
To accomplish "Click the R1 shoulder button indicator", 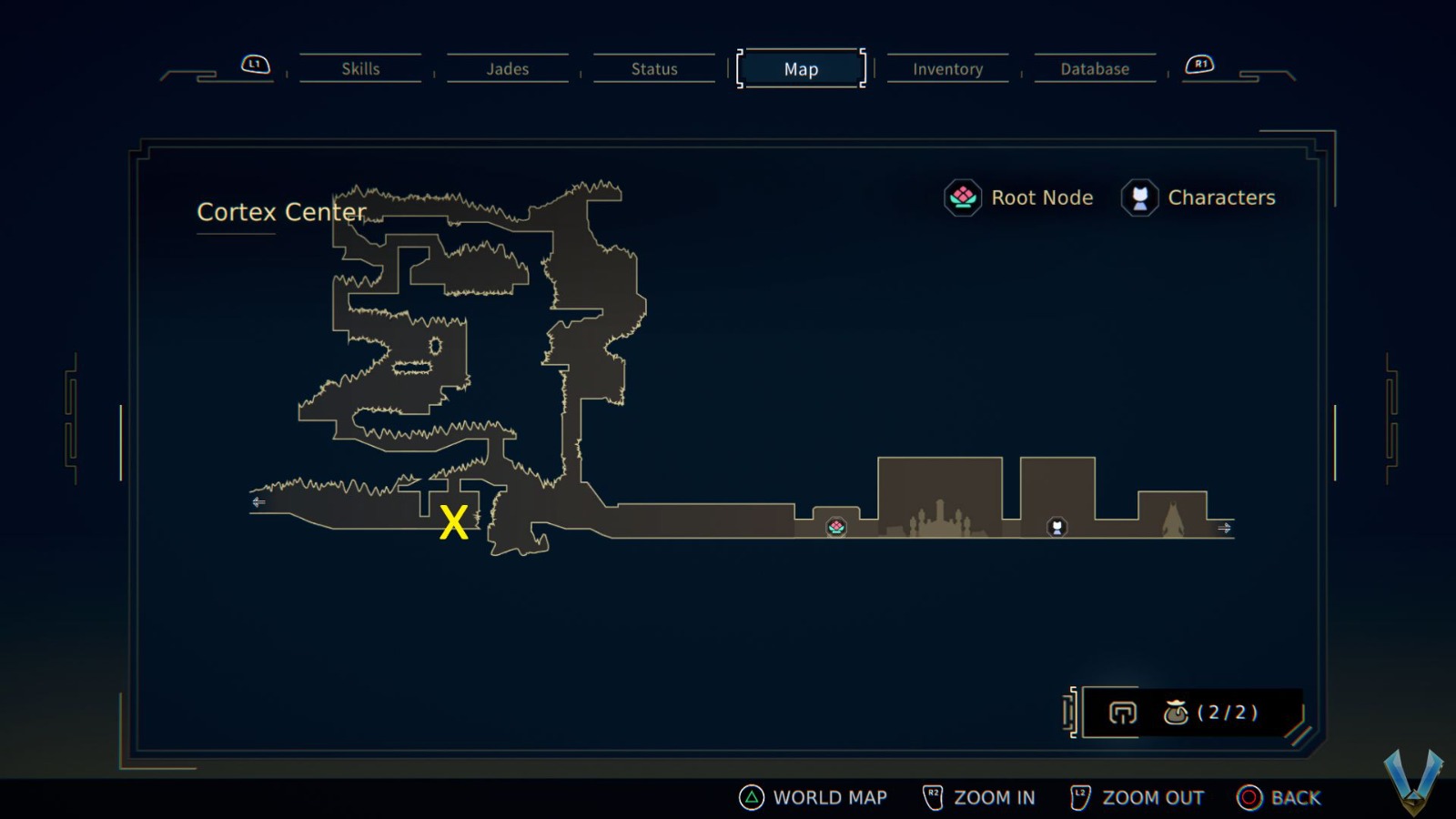I will point(1200,64).
